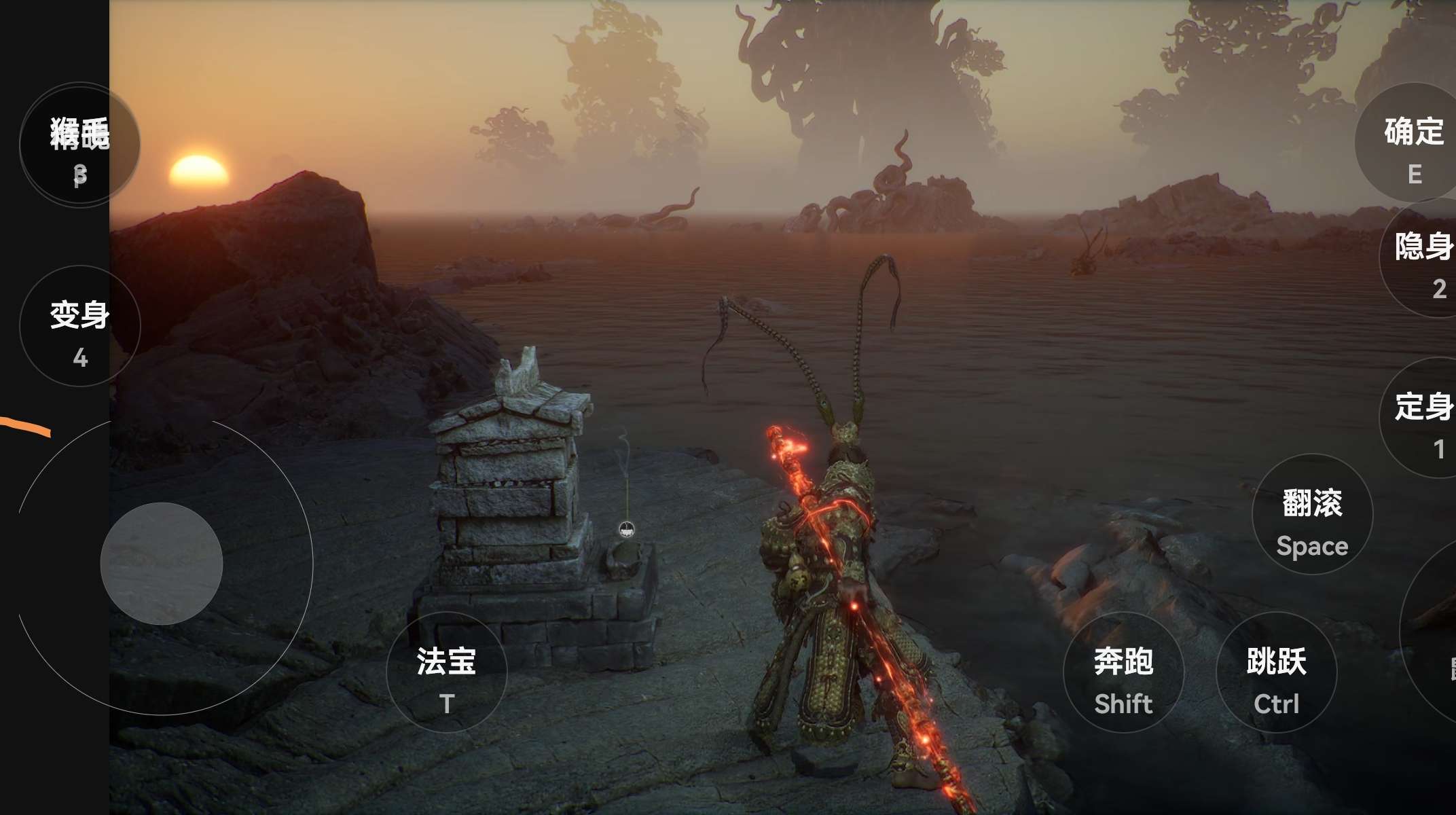Tap the 变身 transformation button
The image size is (1456, 815).
tap(80, 327)
